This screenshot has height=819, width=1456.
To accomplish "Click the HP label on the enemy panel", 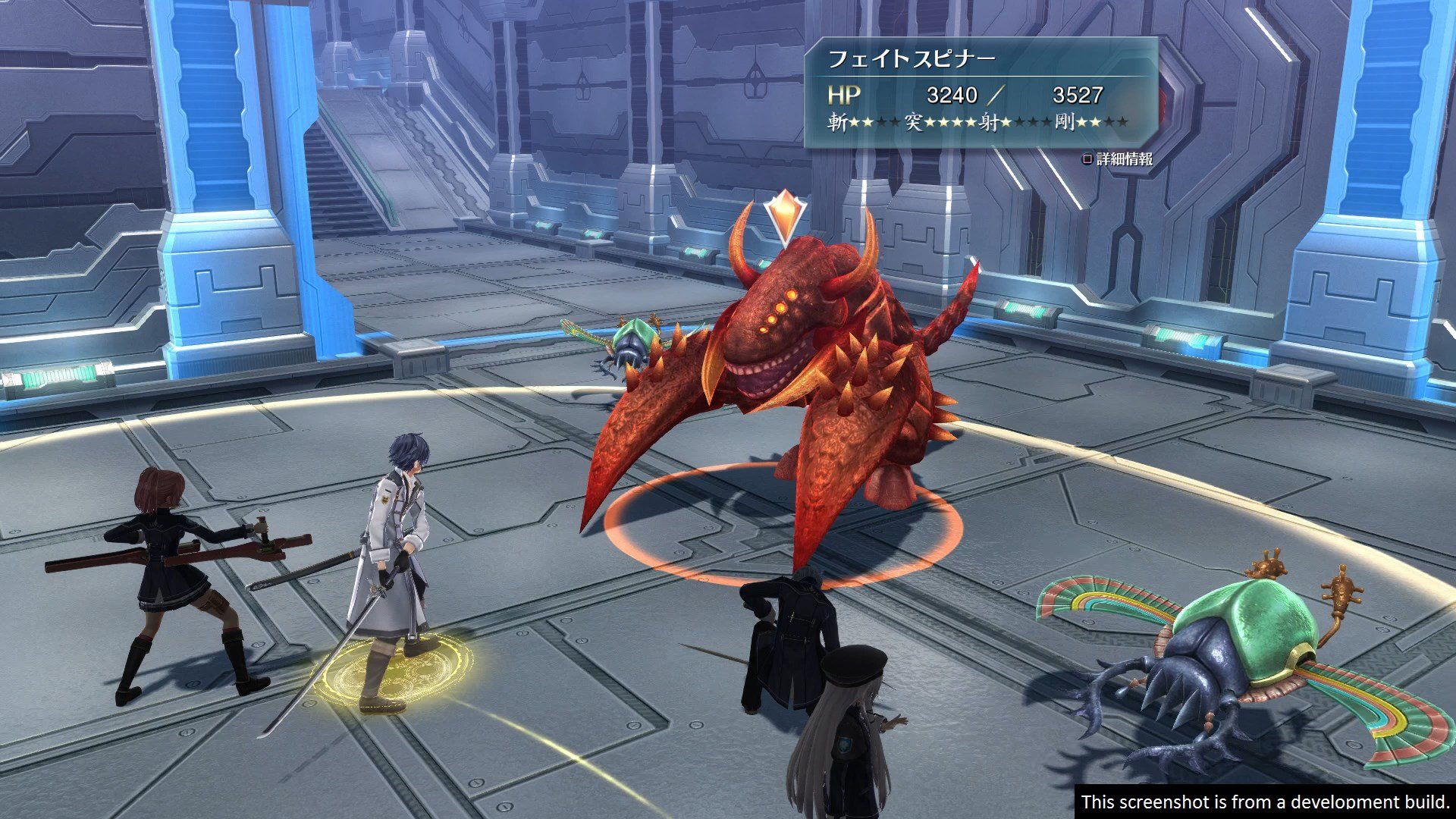I will [844, 96].
